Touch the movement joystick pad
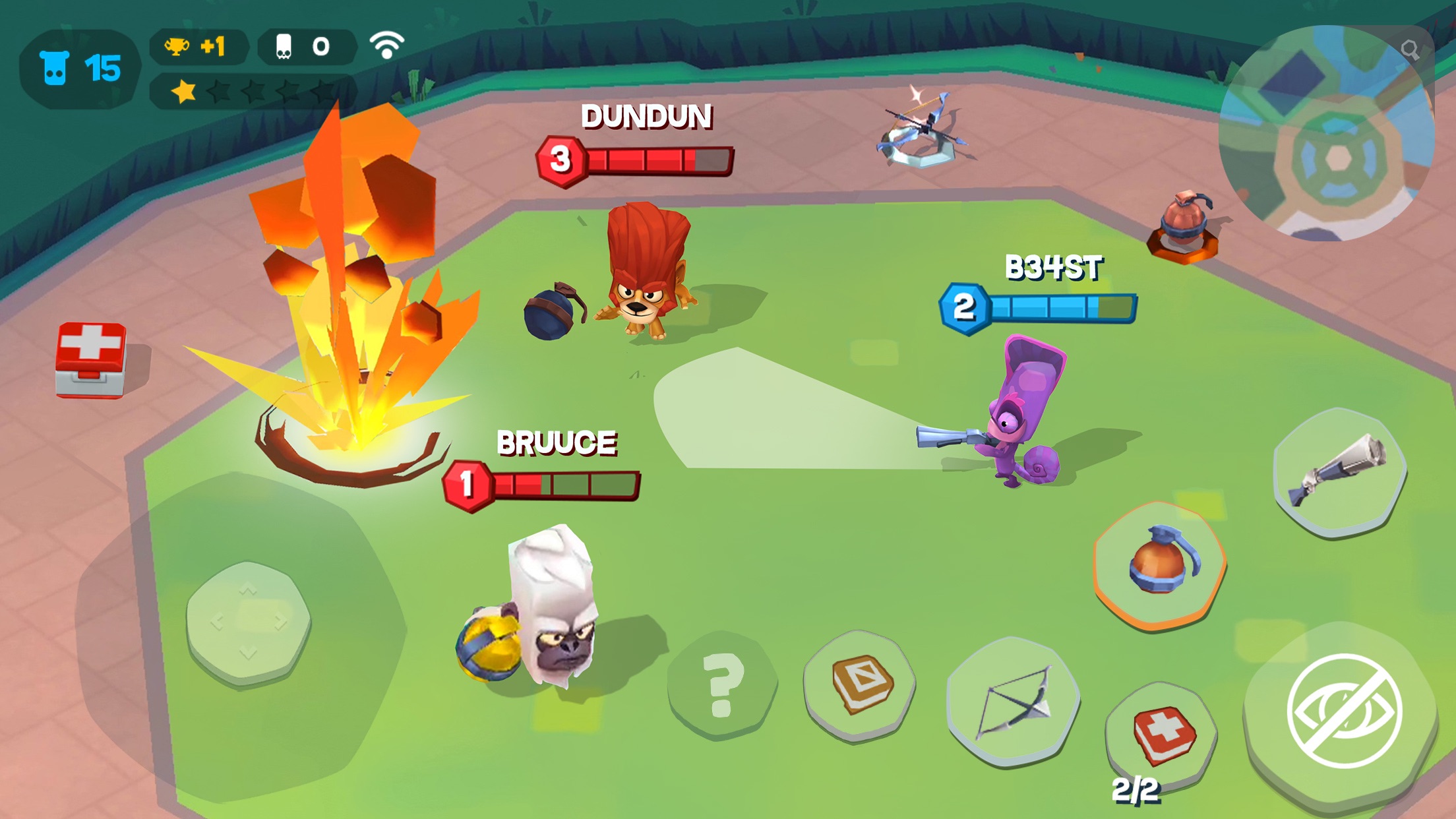Image resolution: width=1456 pixels, height=819 pixels. pyautogui.click(x=248, y=622)
